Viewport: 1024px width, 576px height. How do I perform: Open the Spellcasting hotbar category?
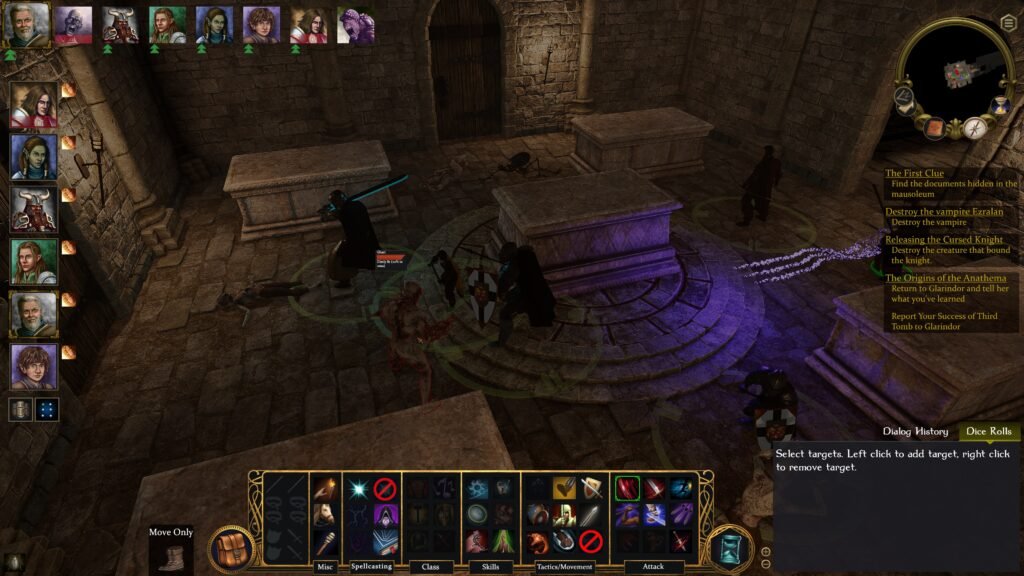pos(372,567)
